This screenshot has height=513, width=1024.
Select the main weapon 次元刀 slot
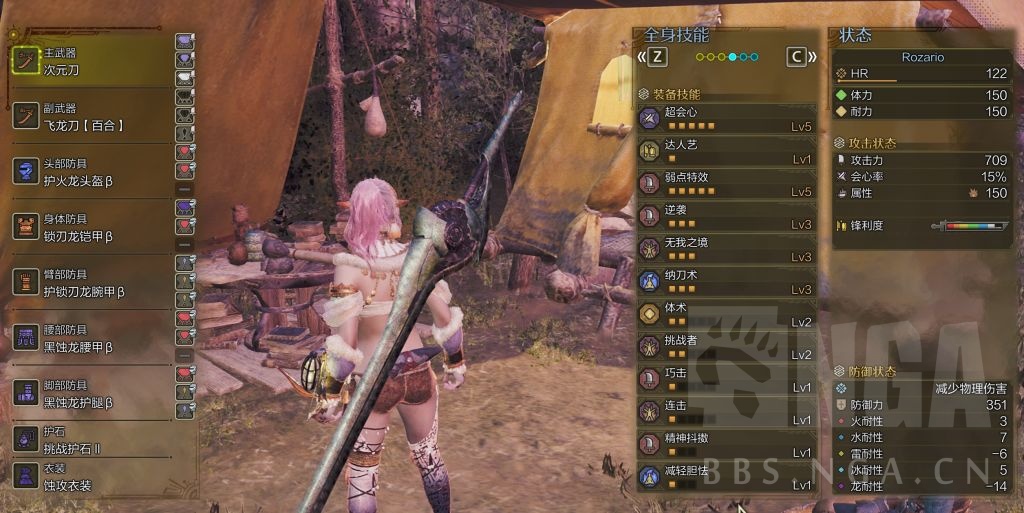pyautogui.click(x=90, y=62)
